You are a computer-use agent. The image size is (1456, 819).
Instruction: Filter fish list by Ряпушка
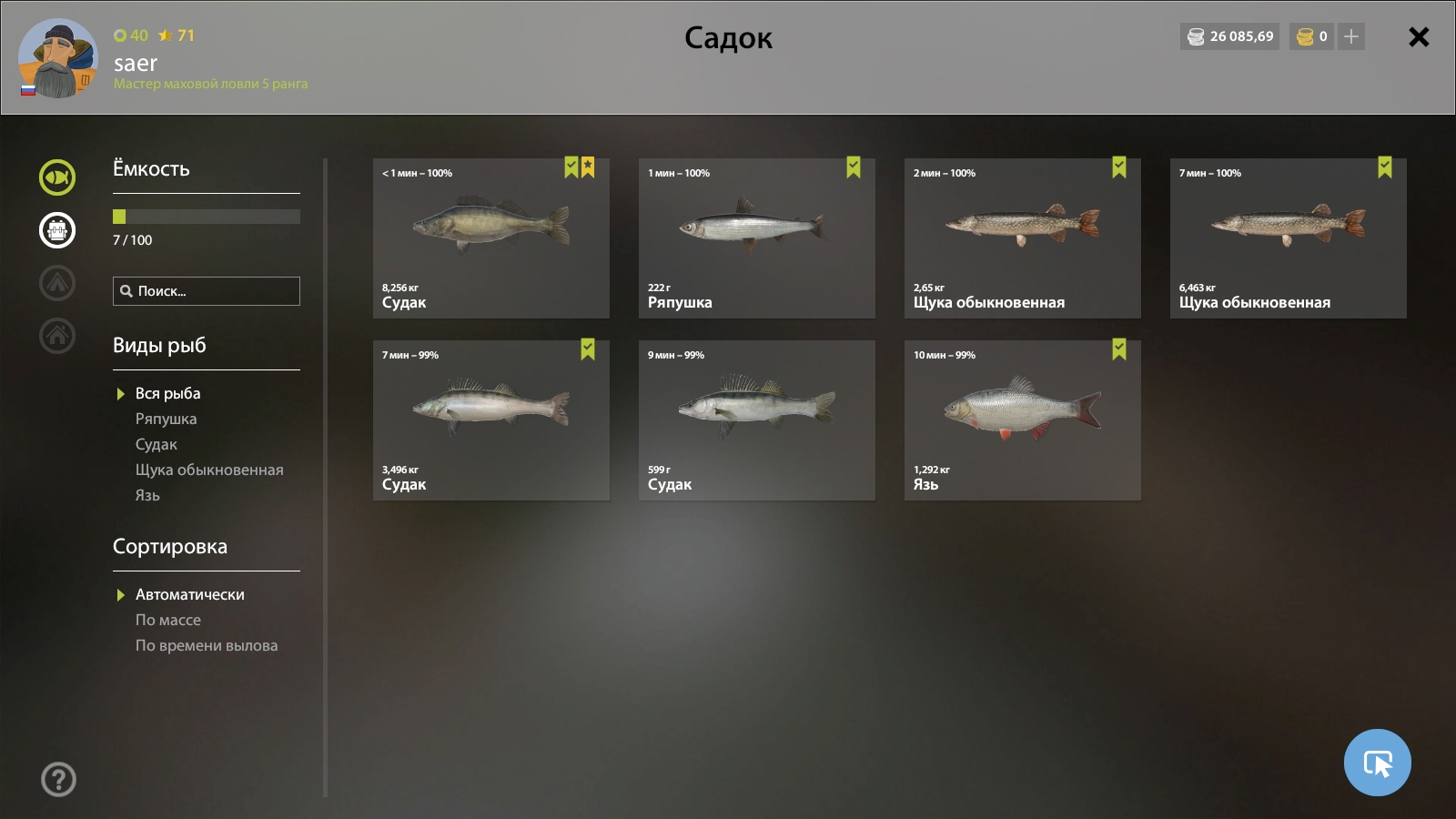coord(166,419)
